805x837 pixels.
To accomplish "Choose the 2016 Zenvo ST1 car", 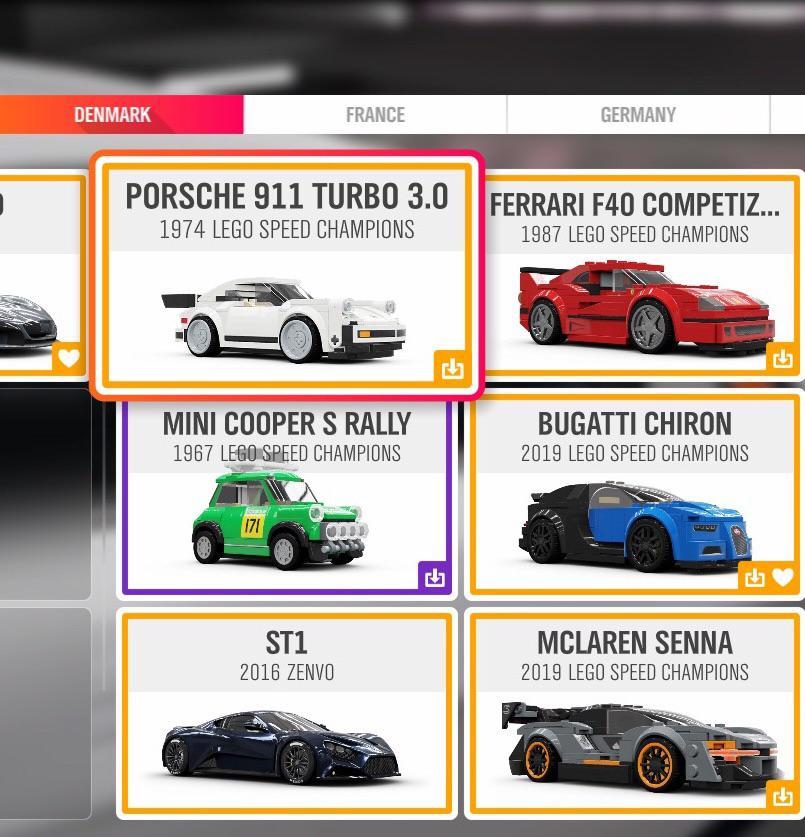I will pyautogui.click(x=286, y=715).
